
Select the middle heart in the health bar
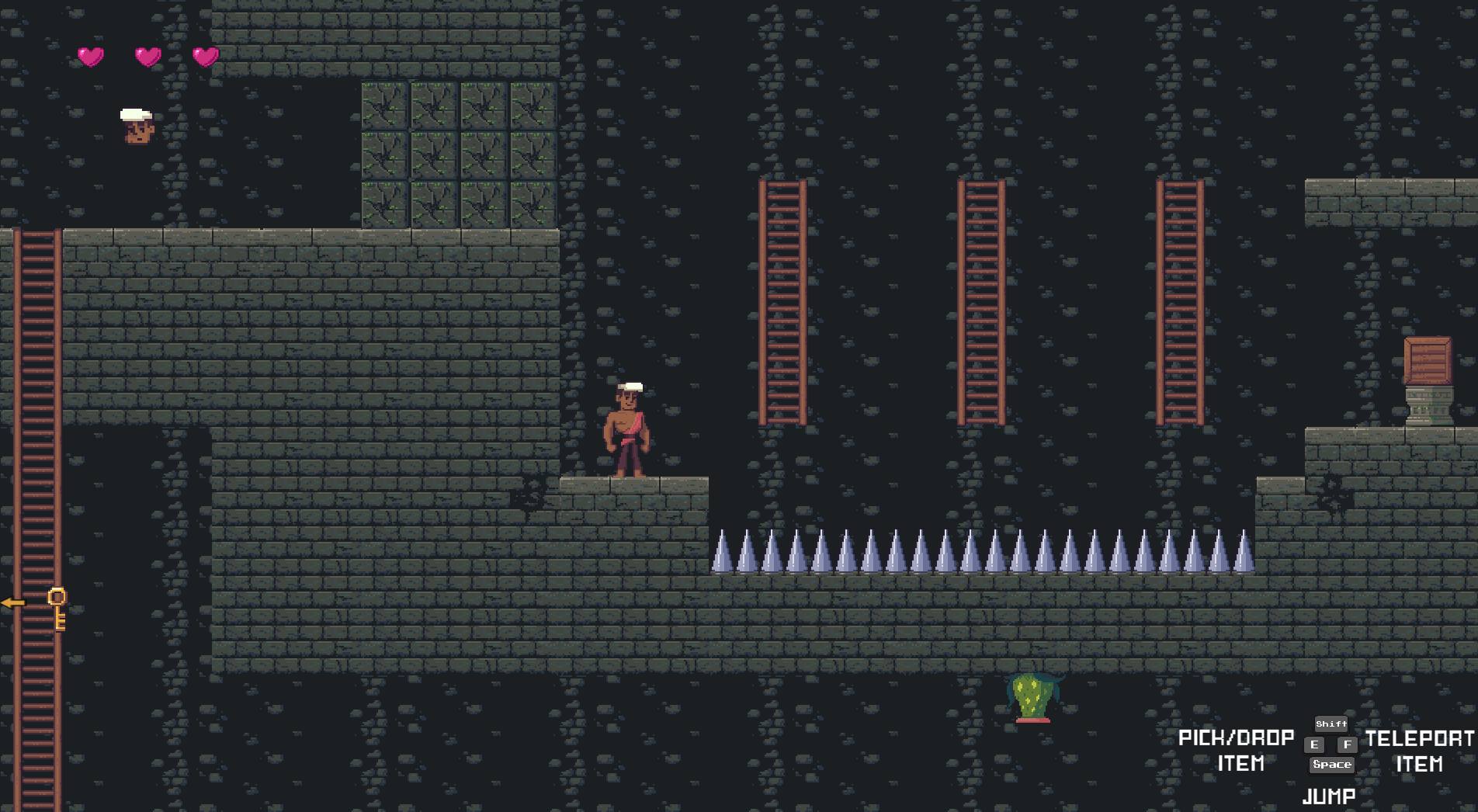pos(147,56)
